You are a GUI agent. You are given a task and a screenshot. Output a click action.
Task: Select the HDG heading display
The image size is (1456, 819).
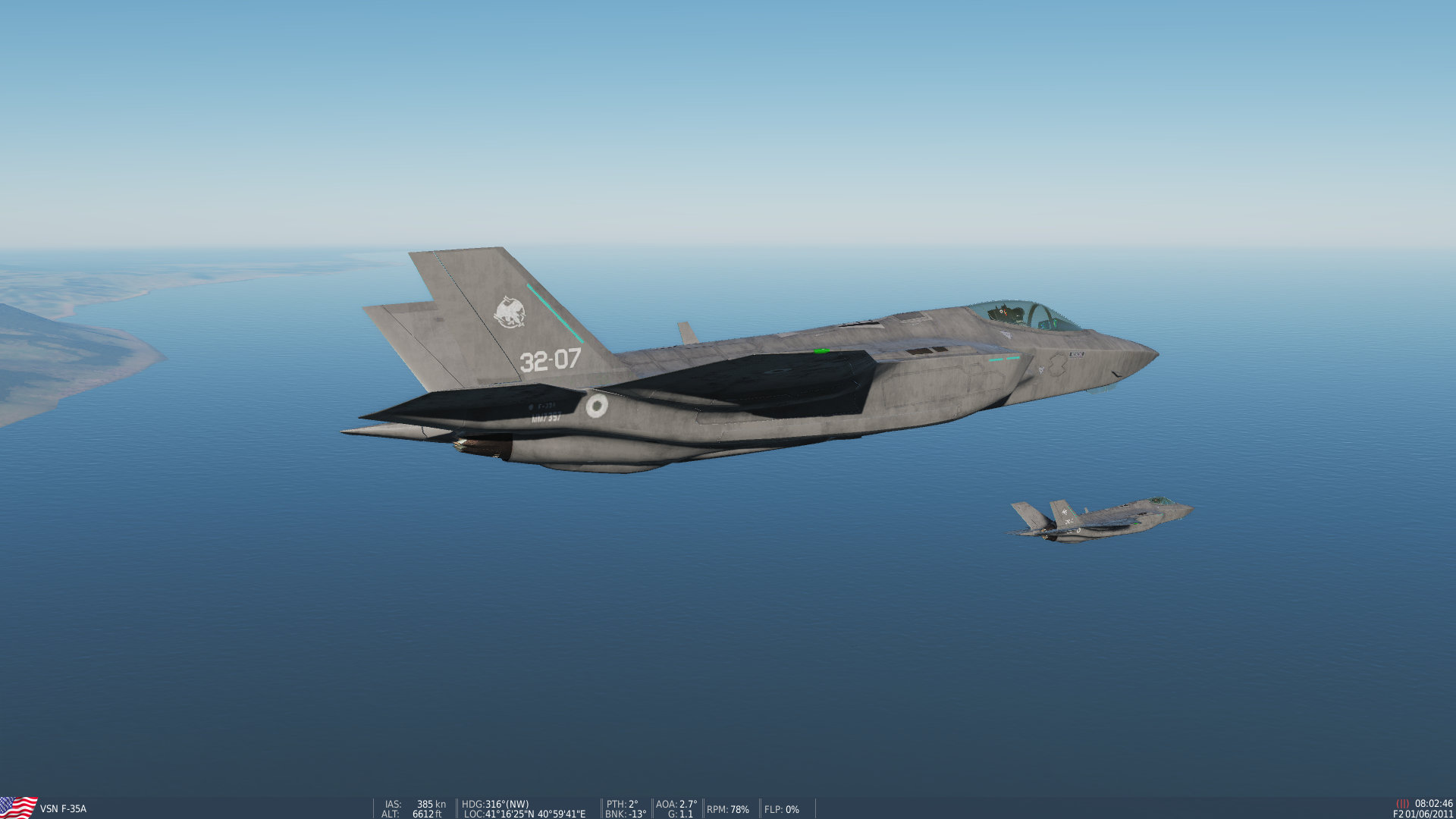tap(497, 804)
